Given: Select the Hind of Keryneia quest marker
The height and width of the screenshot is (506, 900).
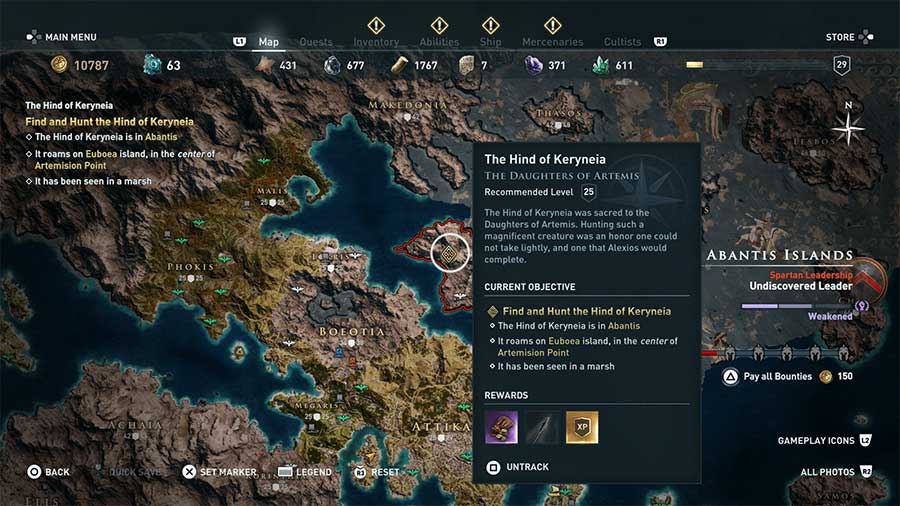Looking at the screenshot, I should [450, 252].
